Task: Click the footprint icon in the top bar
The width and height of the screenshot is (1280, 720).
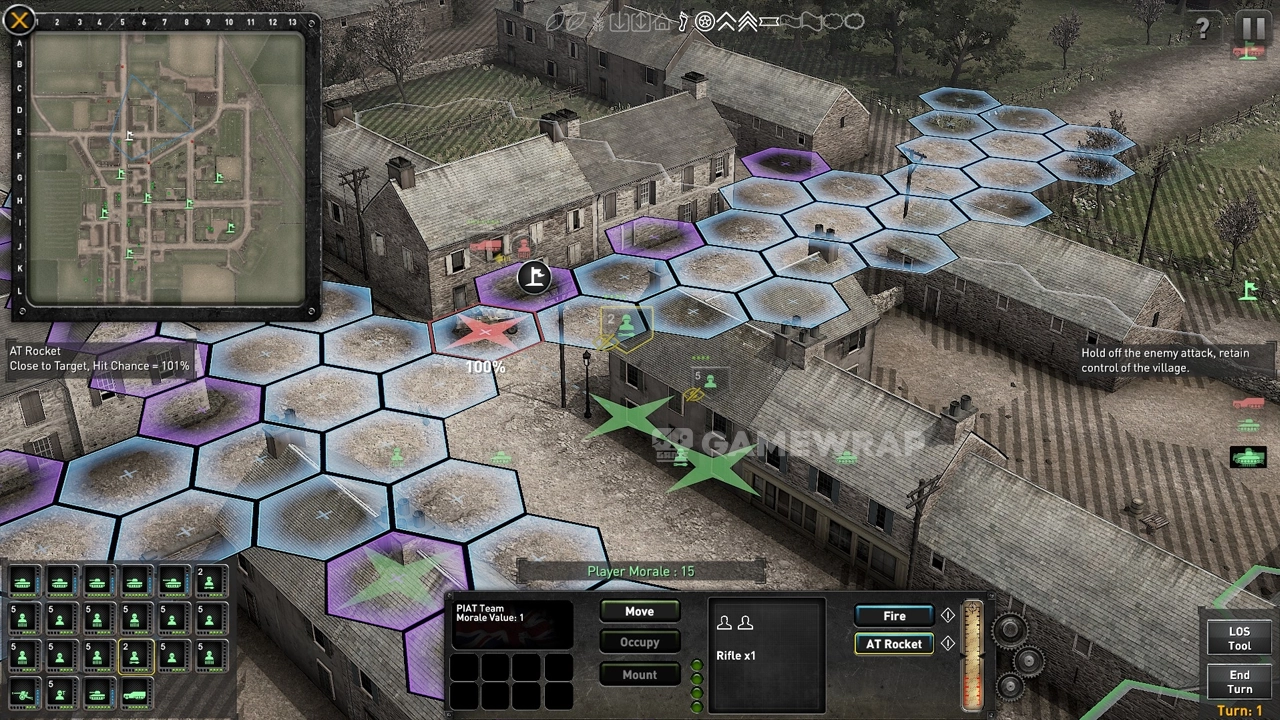Action: (x=683, y=21)
